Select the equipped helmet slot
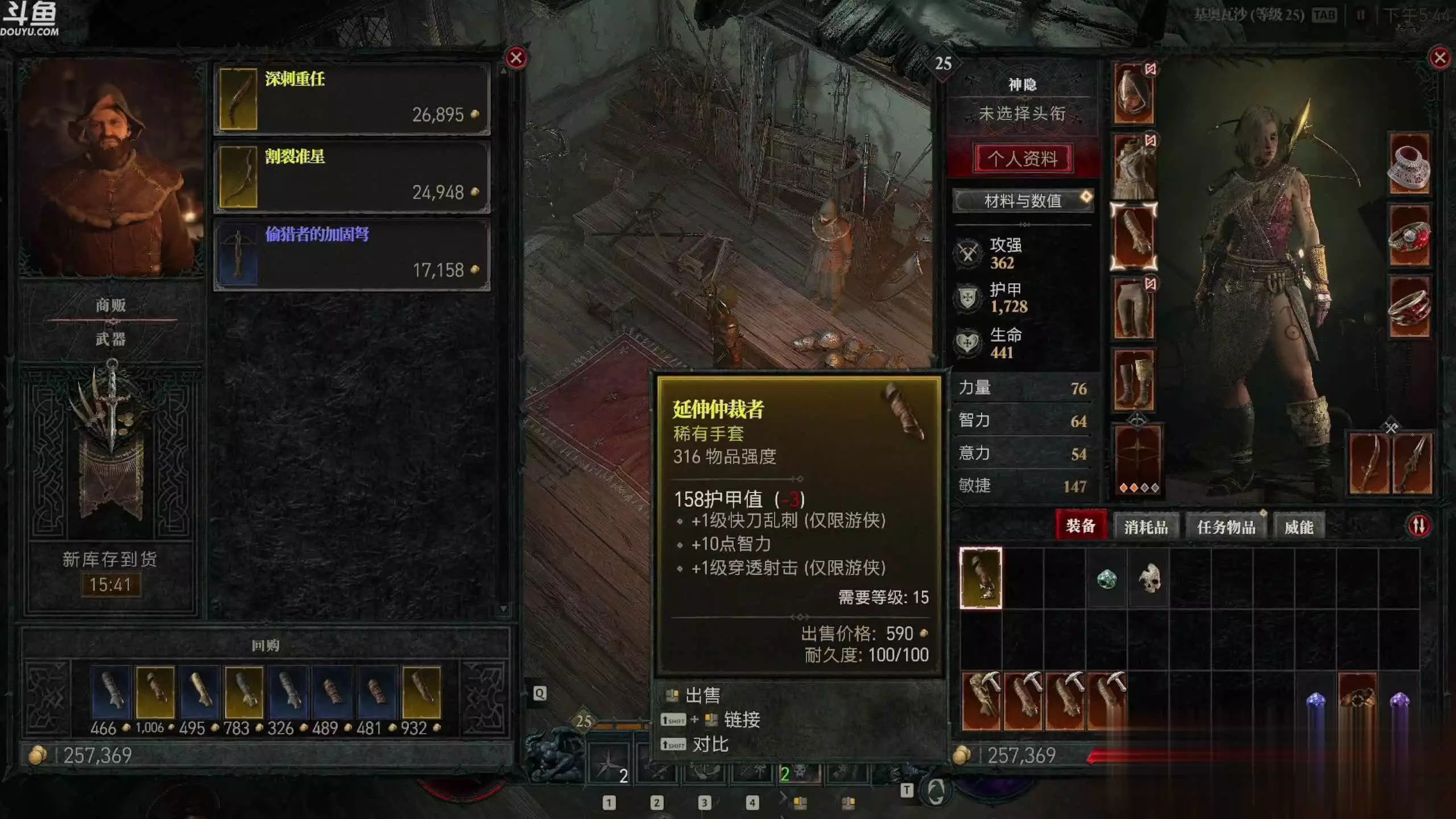This screenshot has width=1456, height=819. [1134, 94]
